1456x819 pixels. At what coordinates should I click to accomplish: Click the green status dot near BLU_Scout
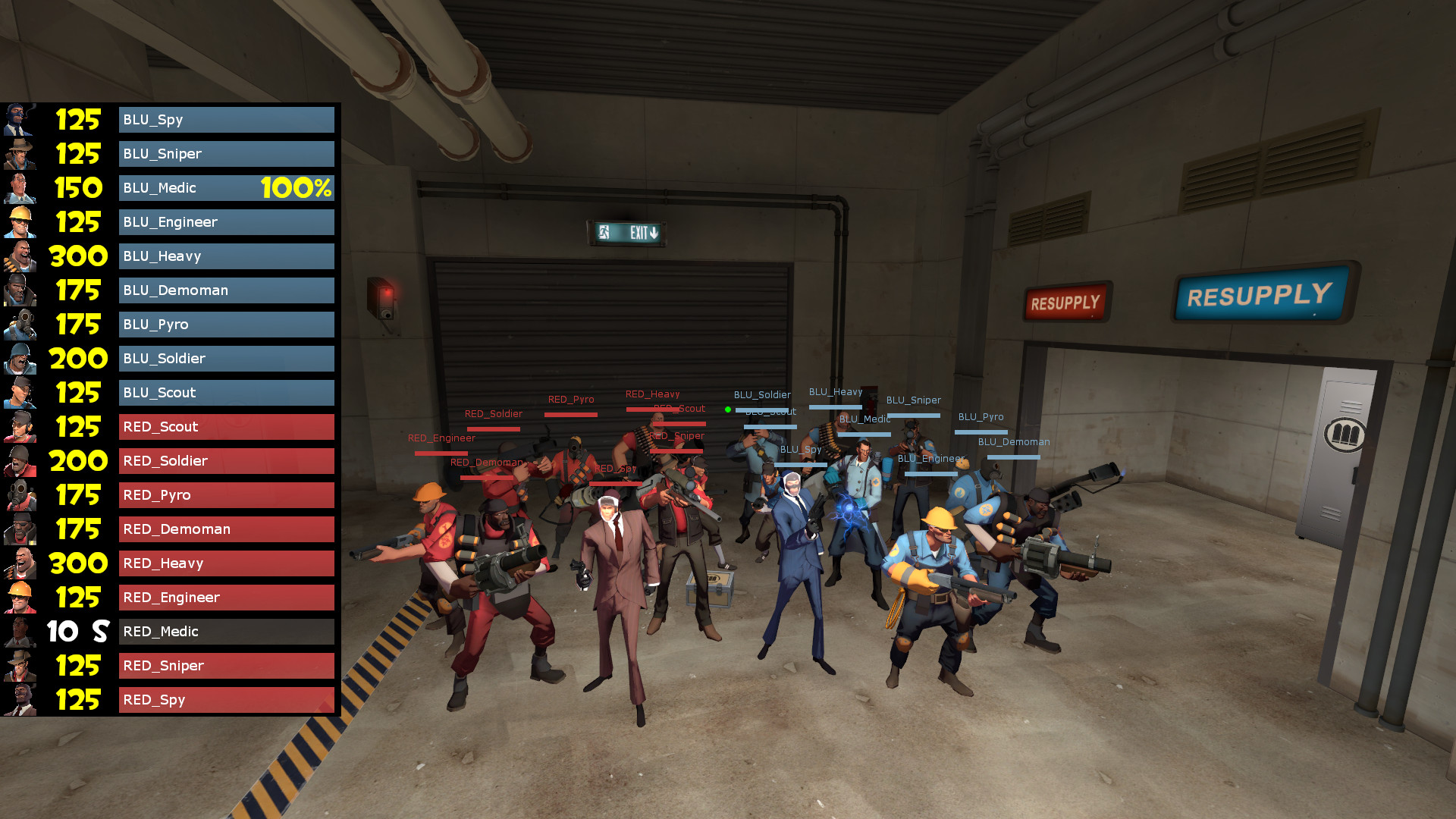point(730,409)
